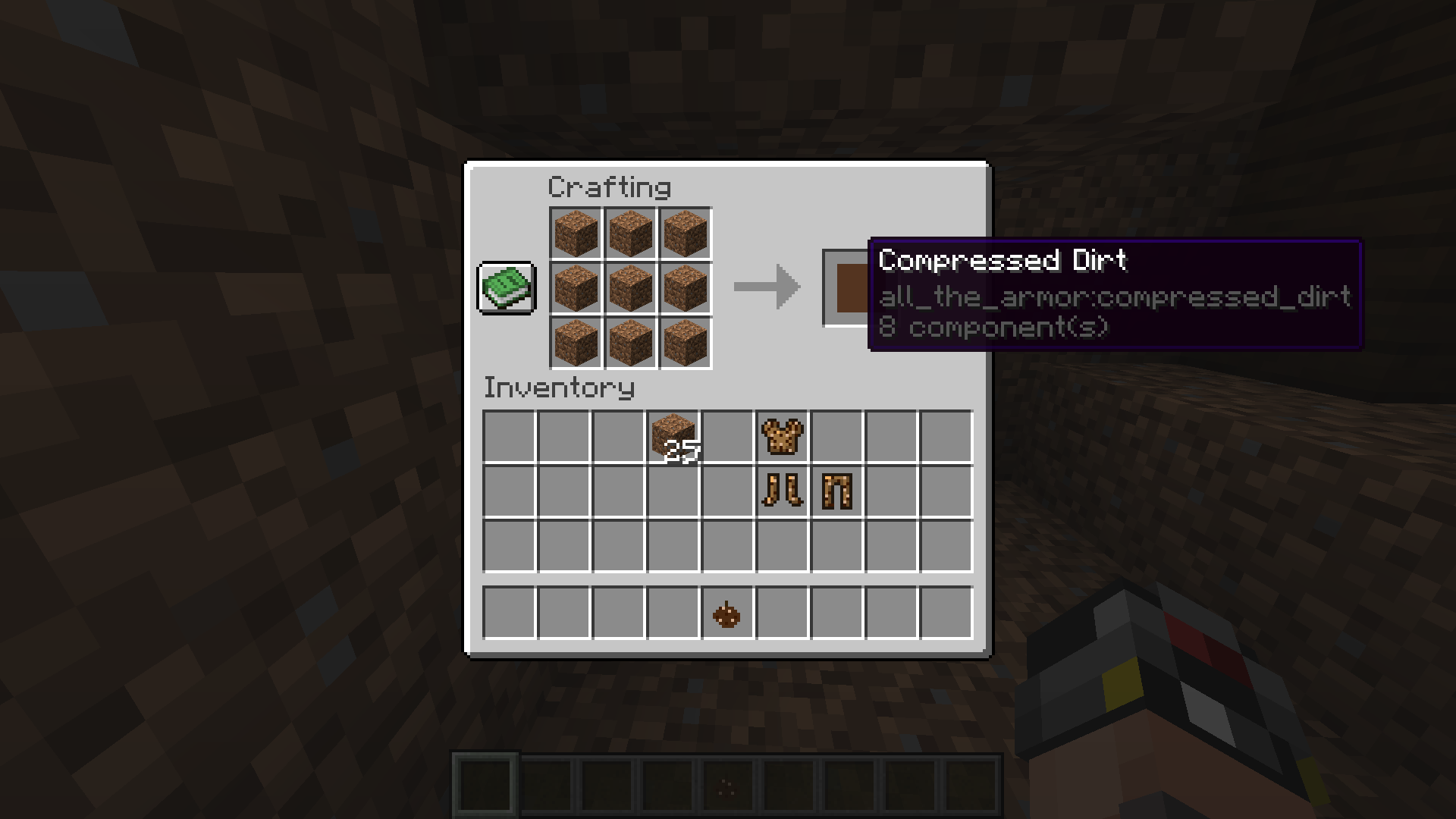Select the top-middle dirt block in the grid
Viewport: 1456px width, 819px height.
629,234
